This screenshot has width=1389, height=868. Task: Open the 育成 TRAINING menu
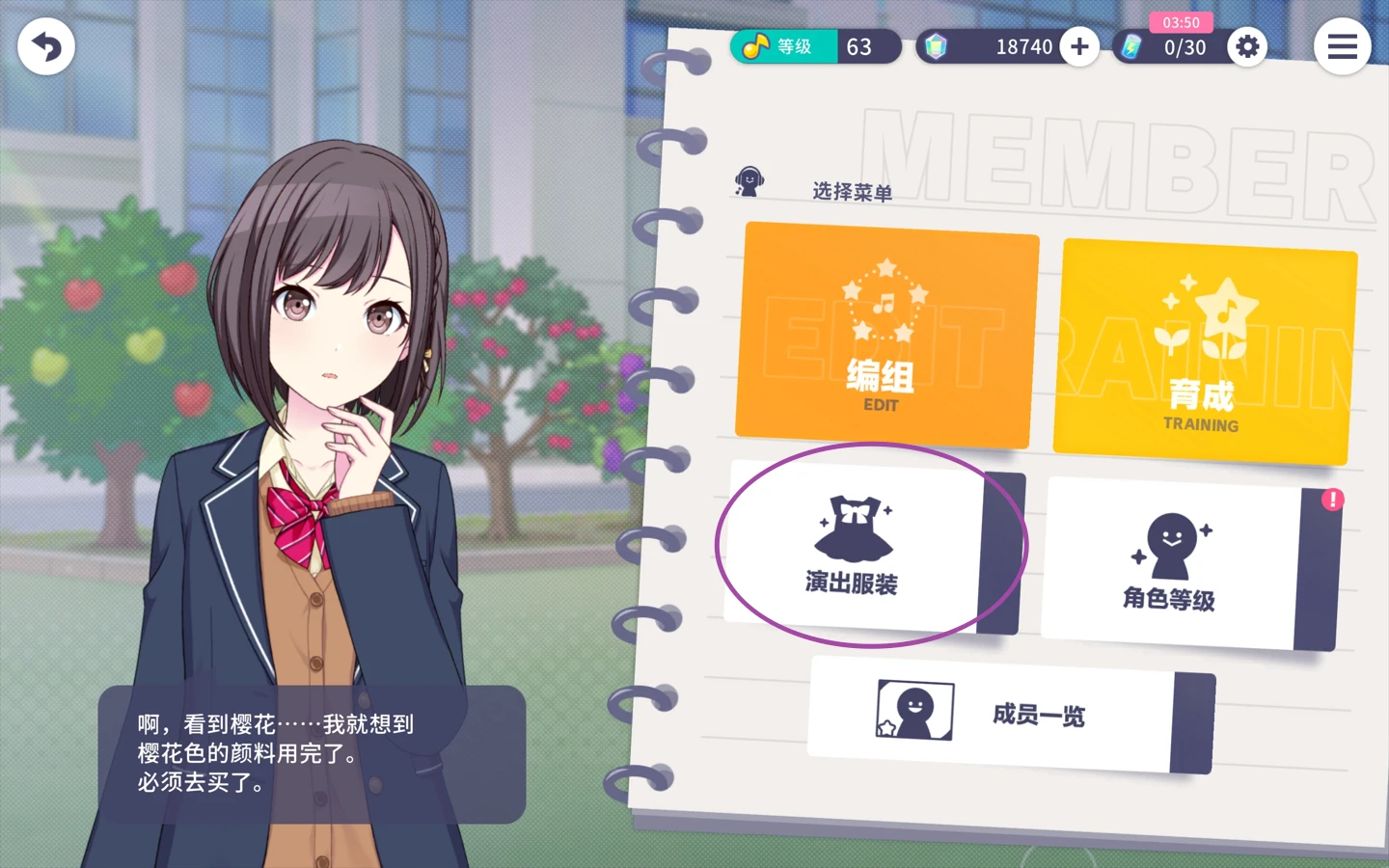pyautogui.click(x=1203, y=353)
